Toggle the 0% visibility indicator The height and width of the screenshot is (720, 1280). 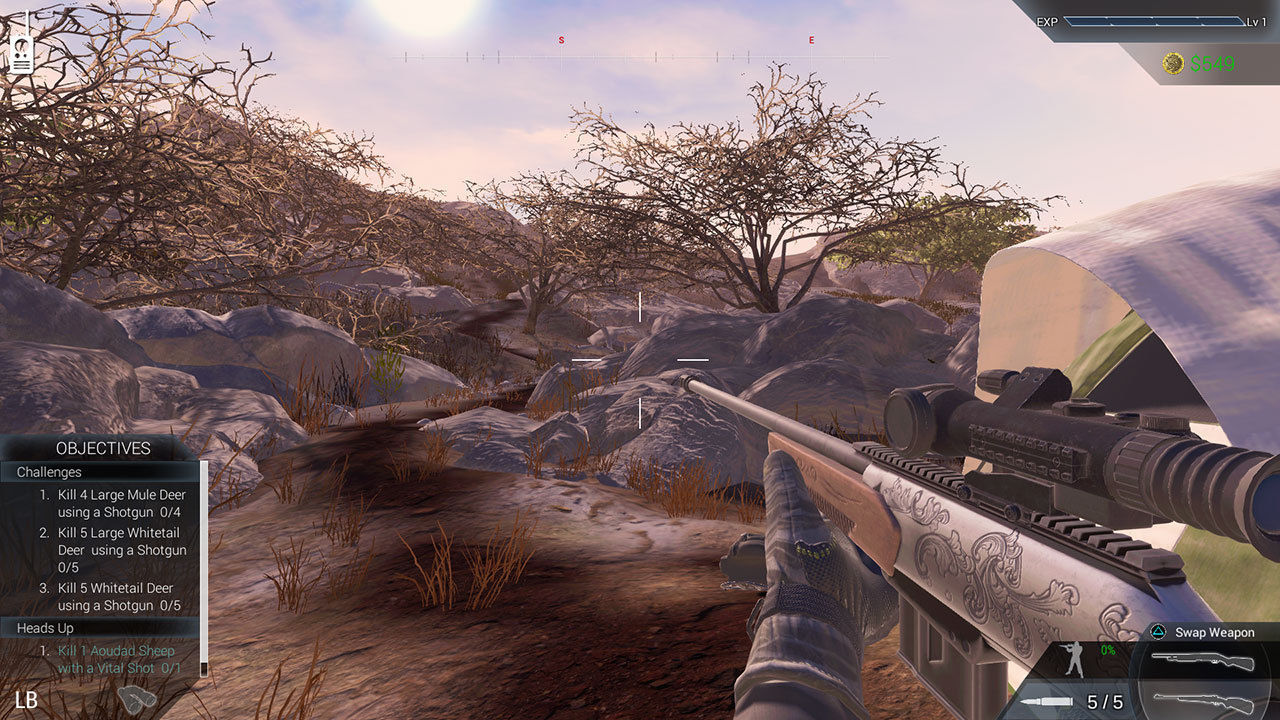pos(1107,650)
